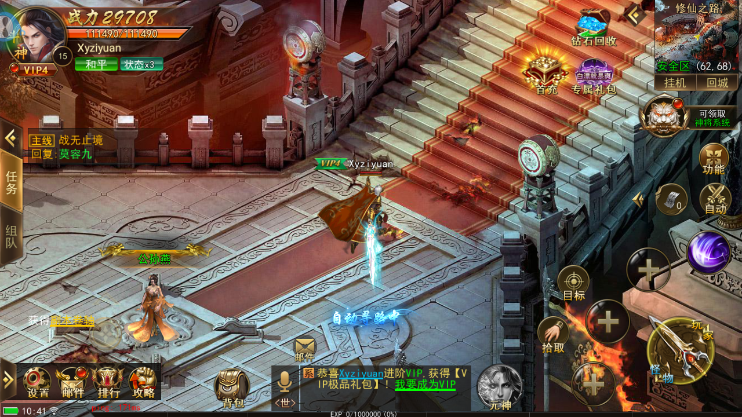Open the 神将系统 tiger icon

point(663,113)
